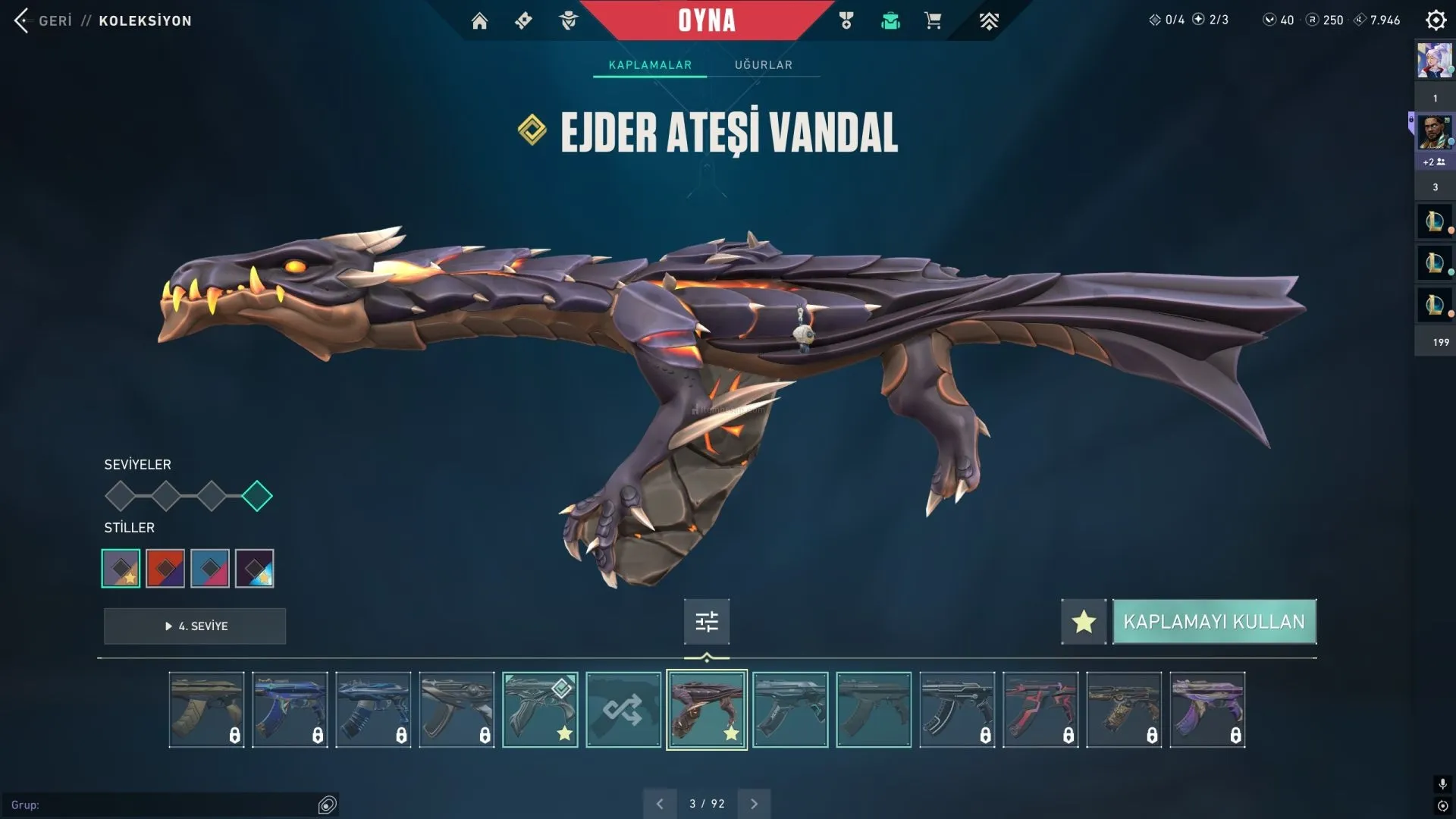1456x819 pixels.
Task: Choose the red-orange style variant
Action: point(165,569)
